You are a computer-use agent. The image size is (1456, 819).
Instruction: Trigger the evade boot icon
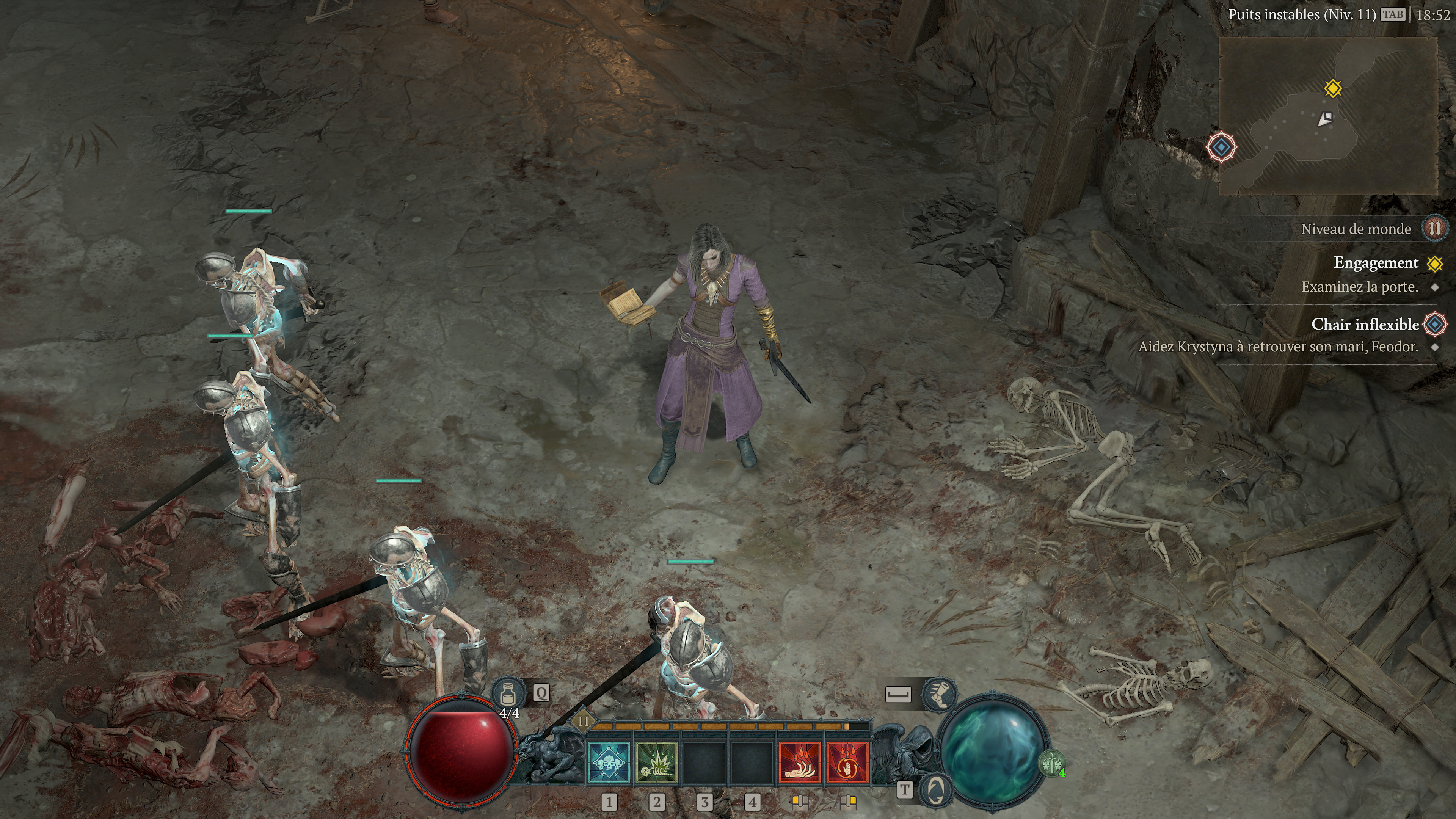click(x=939, y=693)
